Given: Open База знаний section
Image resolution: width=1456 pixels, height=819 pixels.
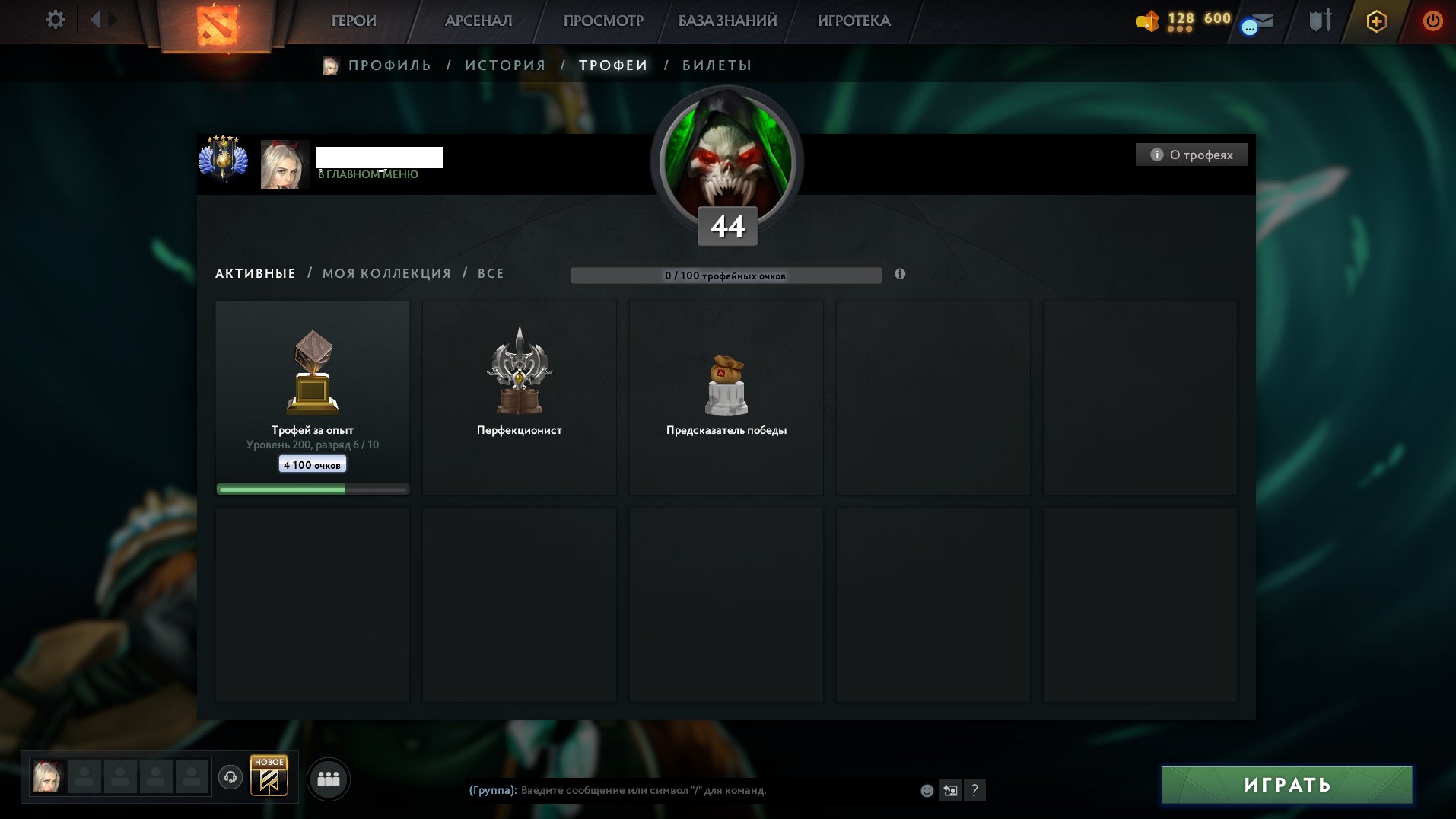Looking at the screenshot, I should point(728,21).
